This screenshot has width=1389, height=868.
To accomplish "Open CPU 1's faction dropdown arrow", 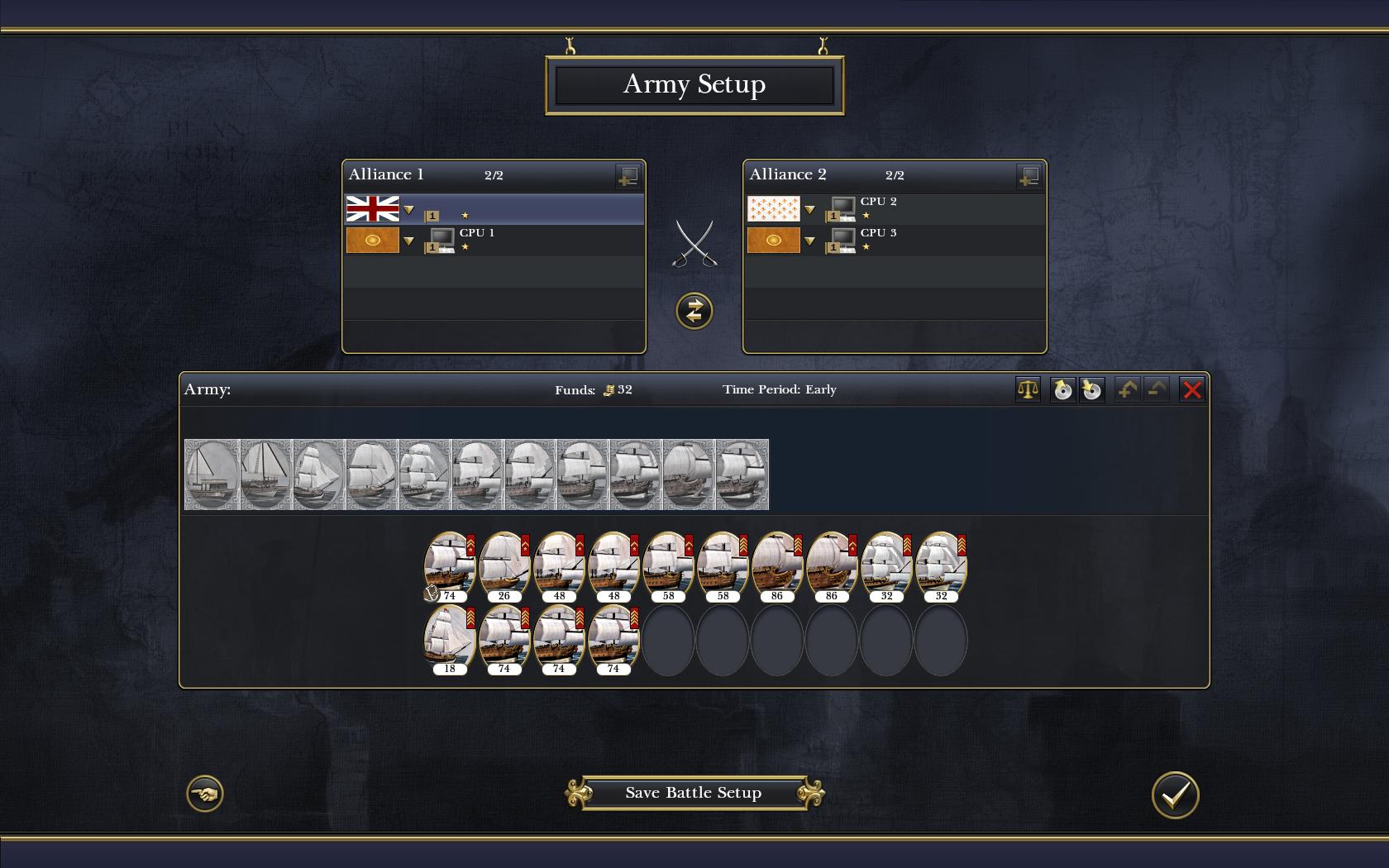I will pyautogui.click(x=408, y=241).
